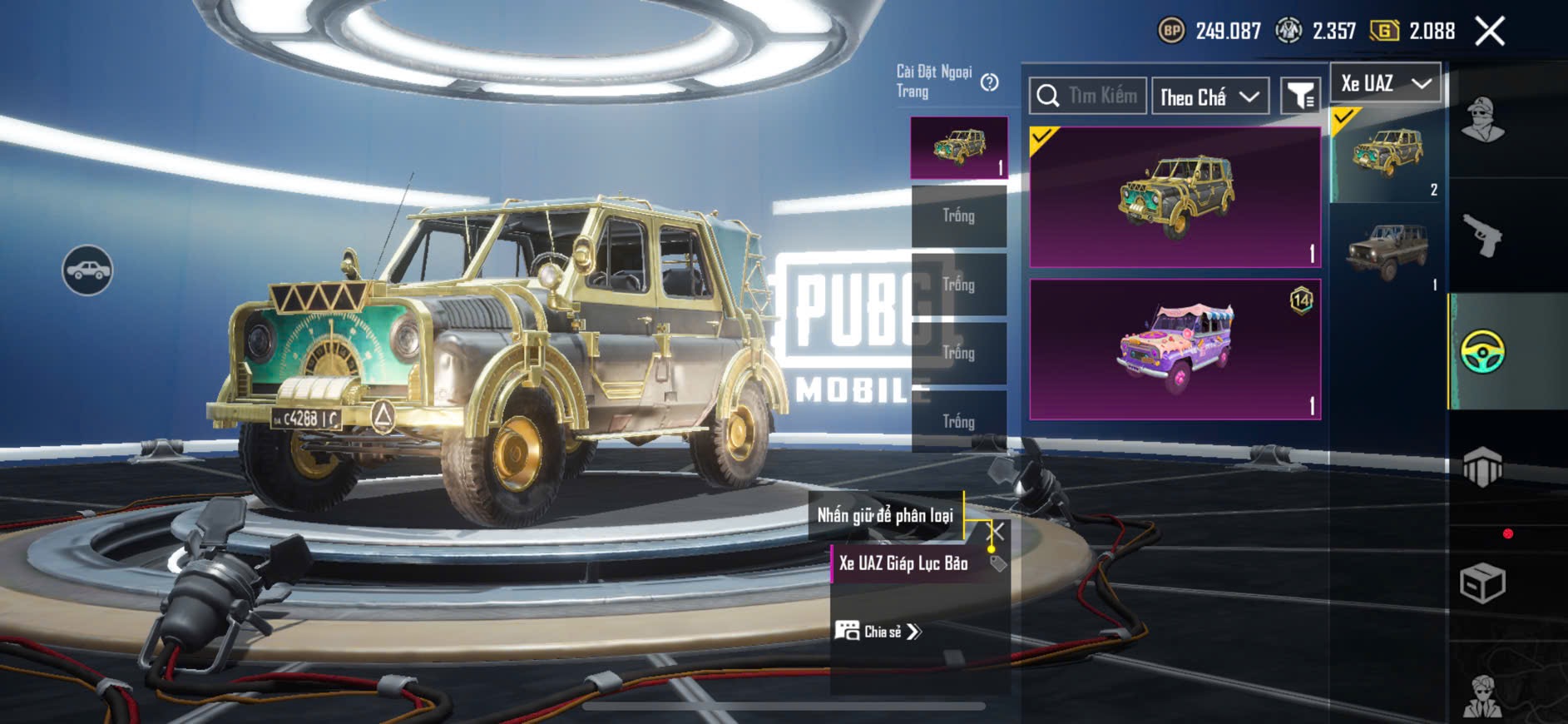
Task: Show help for Cài Đặt Ngoại Trang
Action: point(989,82)
